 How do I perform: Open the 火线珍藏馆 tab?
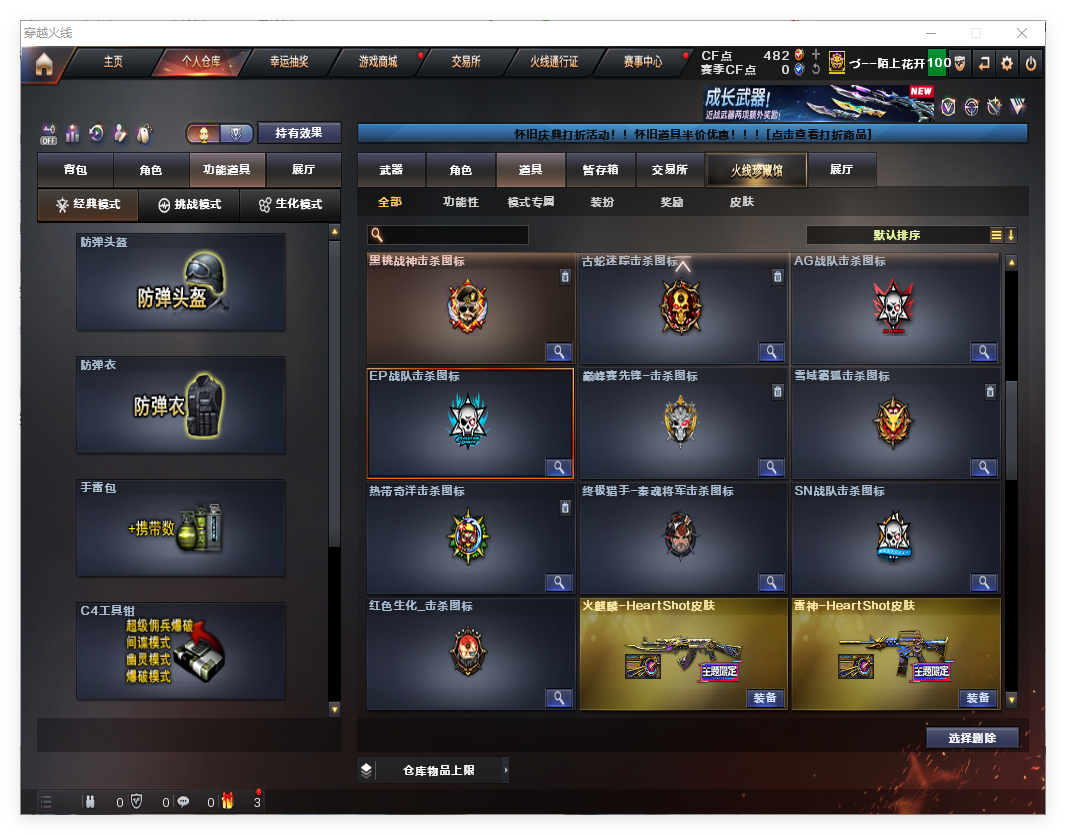756,171
